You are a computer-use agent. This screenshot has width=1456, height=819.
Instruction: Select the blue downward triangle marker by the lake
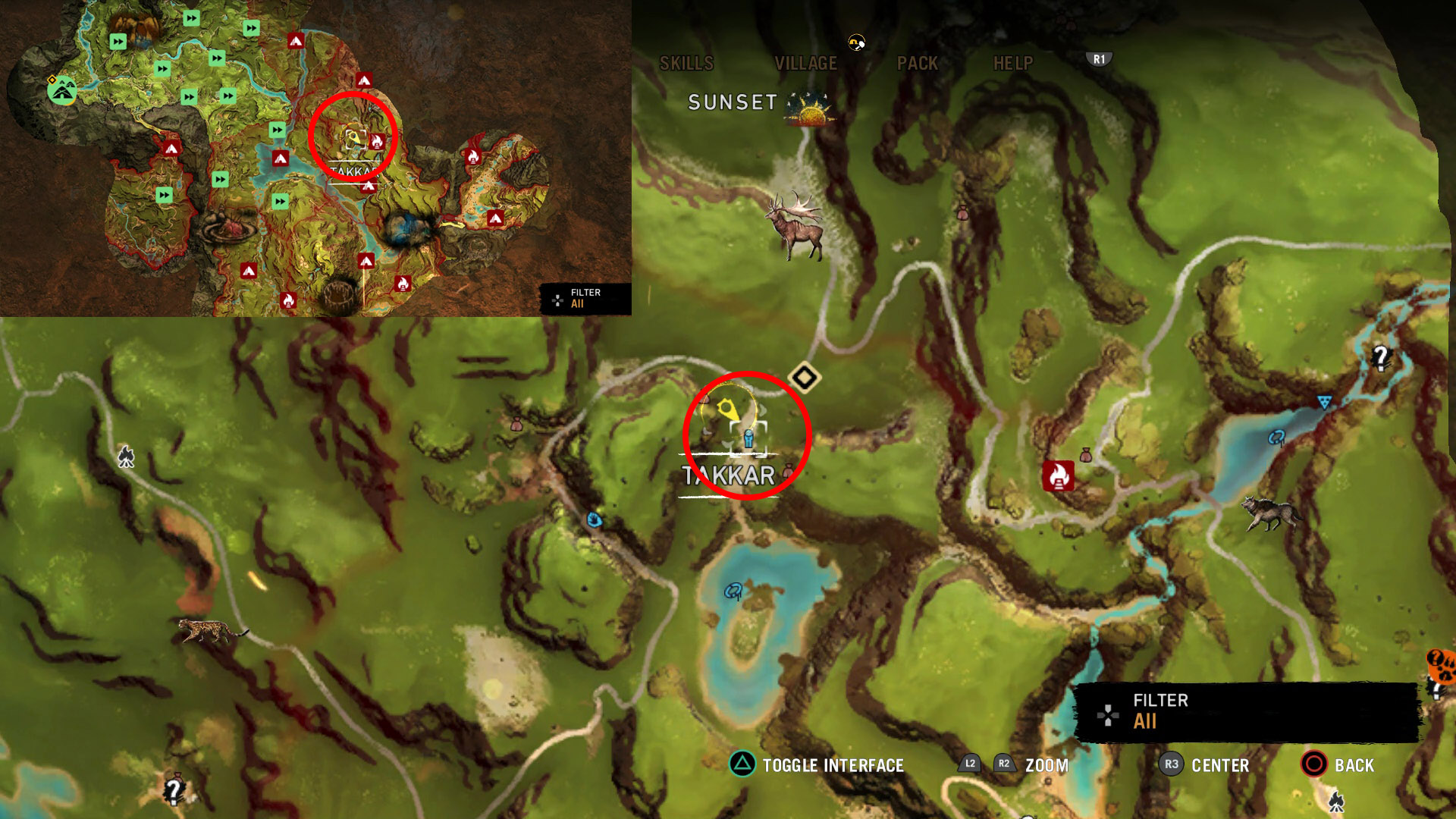coord(1324,402)
